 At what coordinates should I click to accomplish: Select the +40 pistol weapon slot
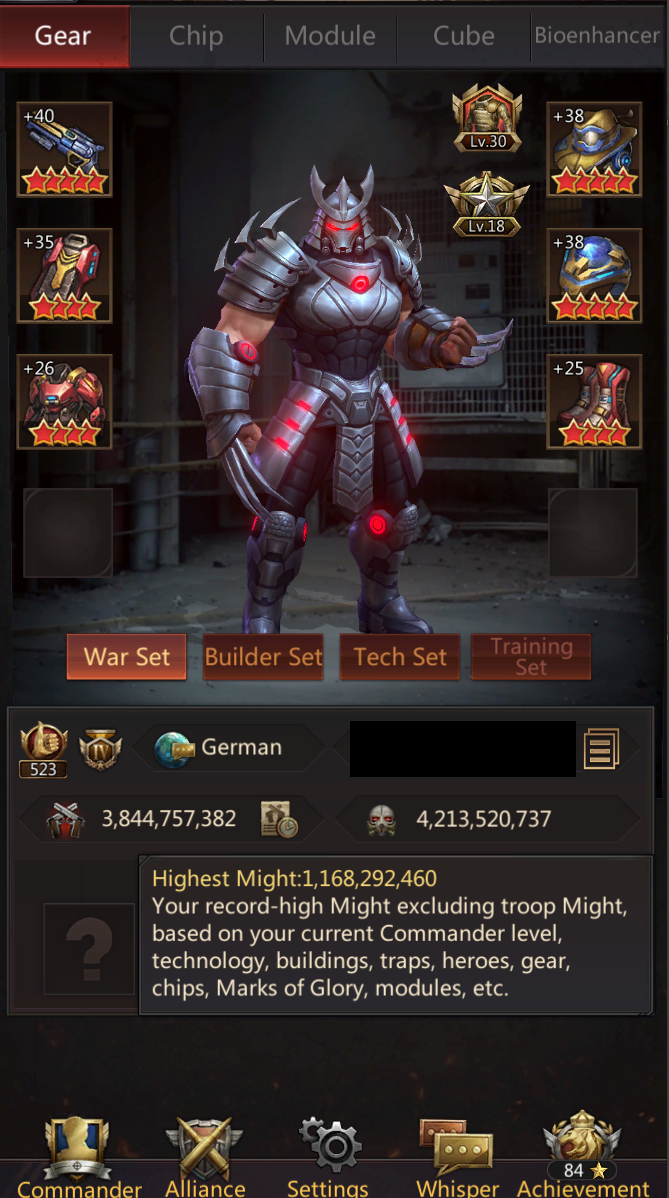pyautogui.click(x=65, y=149)
